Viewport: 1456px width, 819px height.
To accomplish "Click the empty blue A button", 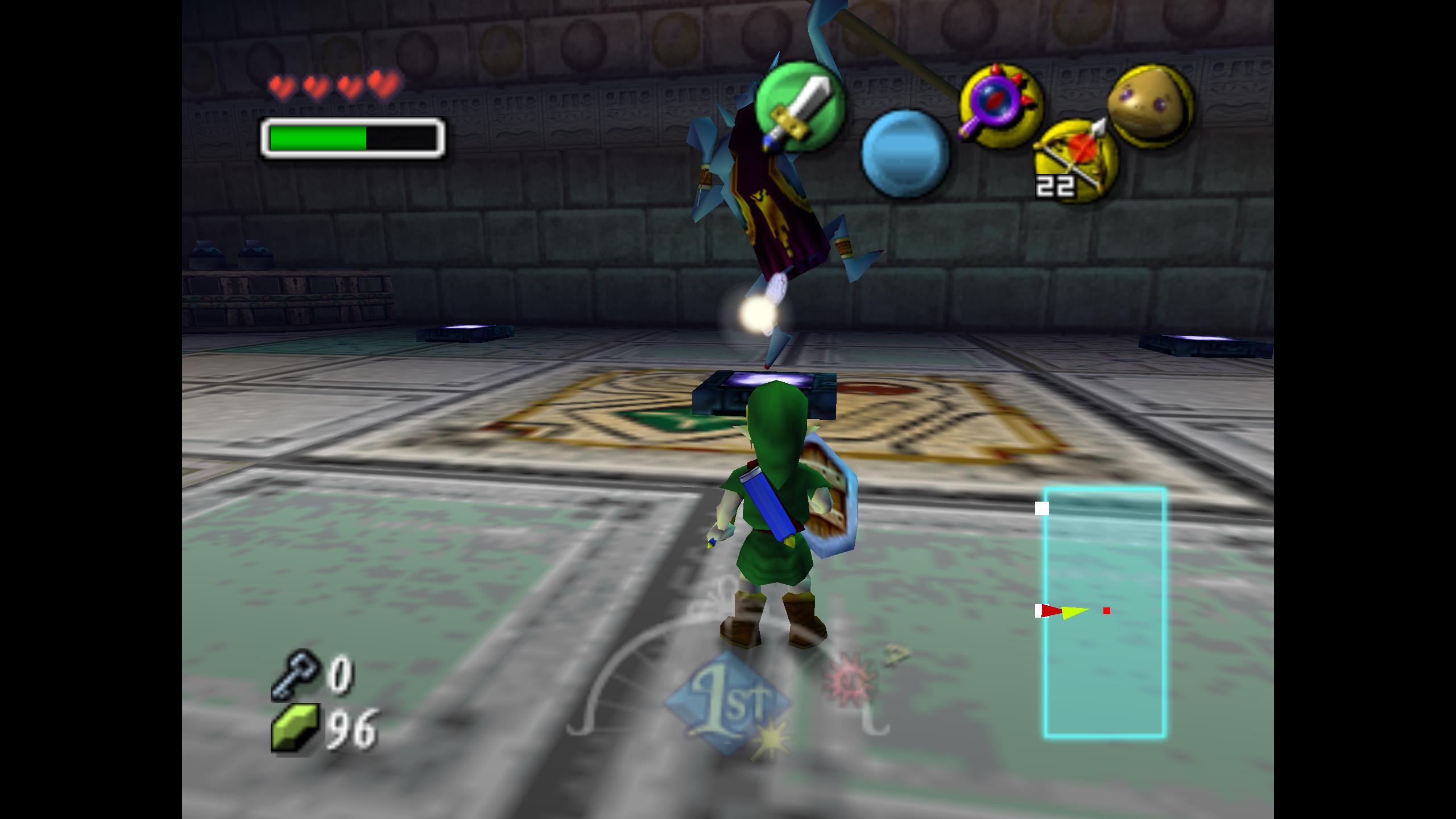I will click(x=905, y=154).
